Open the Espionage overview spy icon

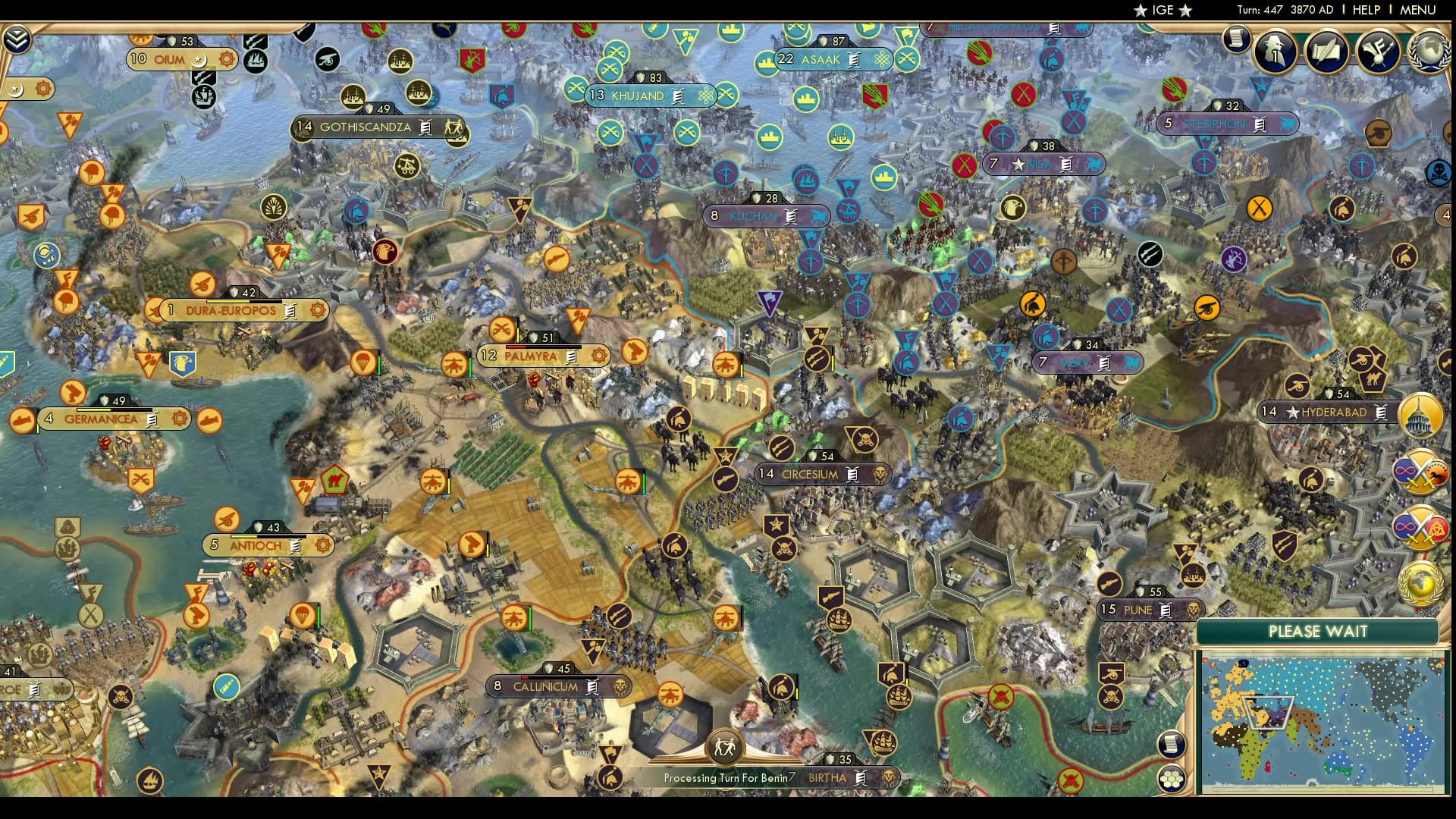point(1272,52)
